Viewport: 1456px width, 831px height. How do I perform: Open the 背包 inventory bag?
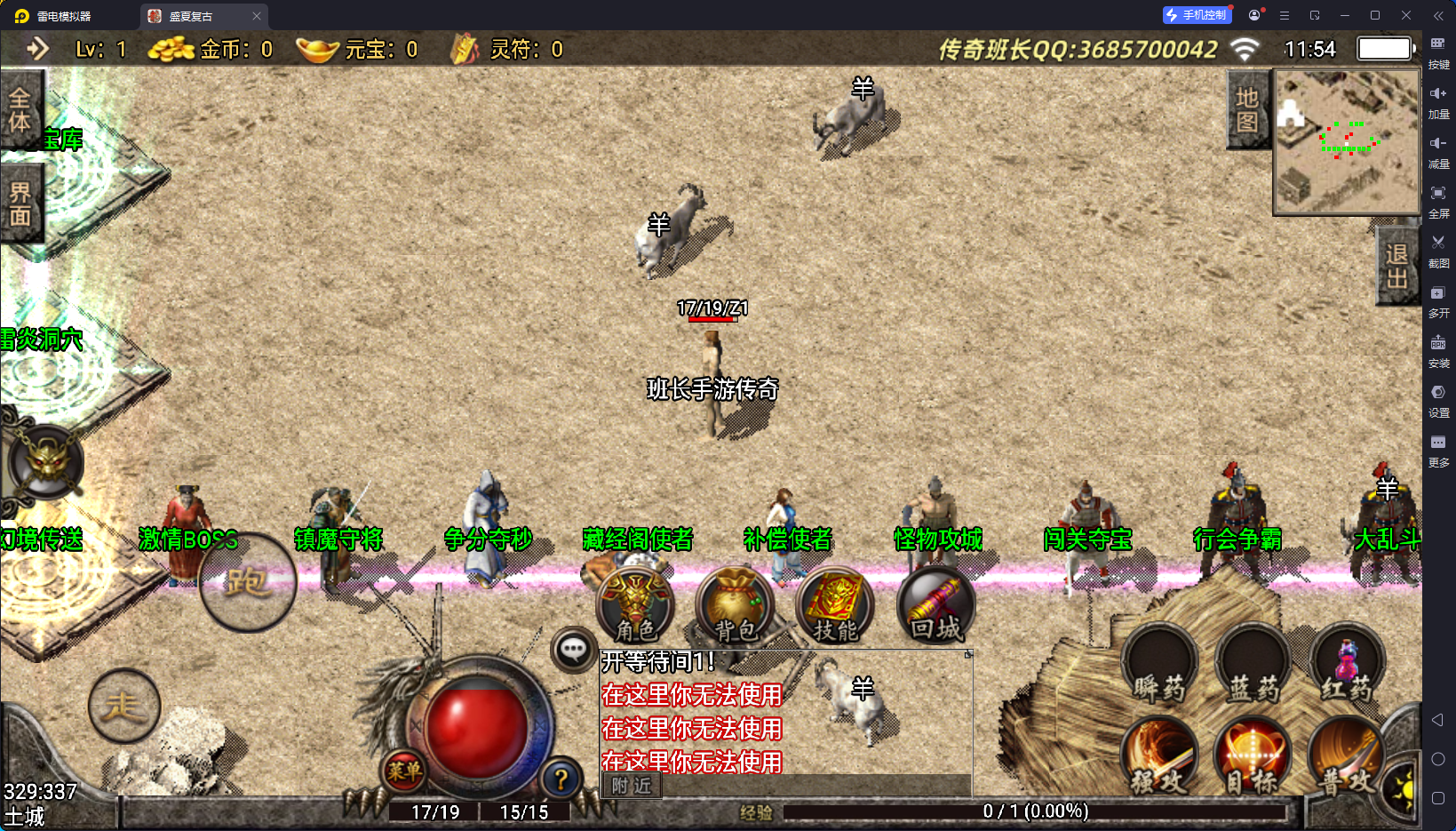pos(735,604)
